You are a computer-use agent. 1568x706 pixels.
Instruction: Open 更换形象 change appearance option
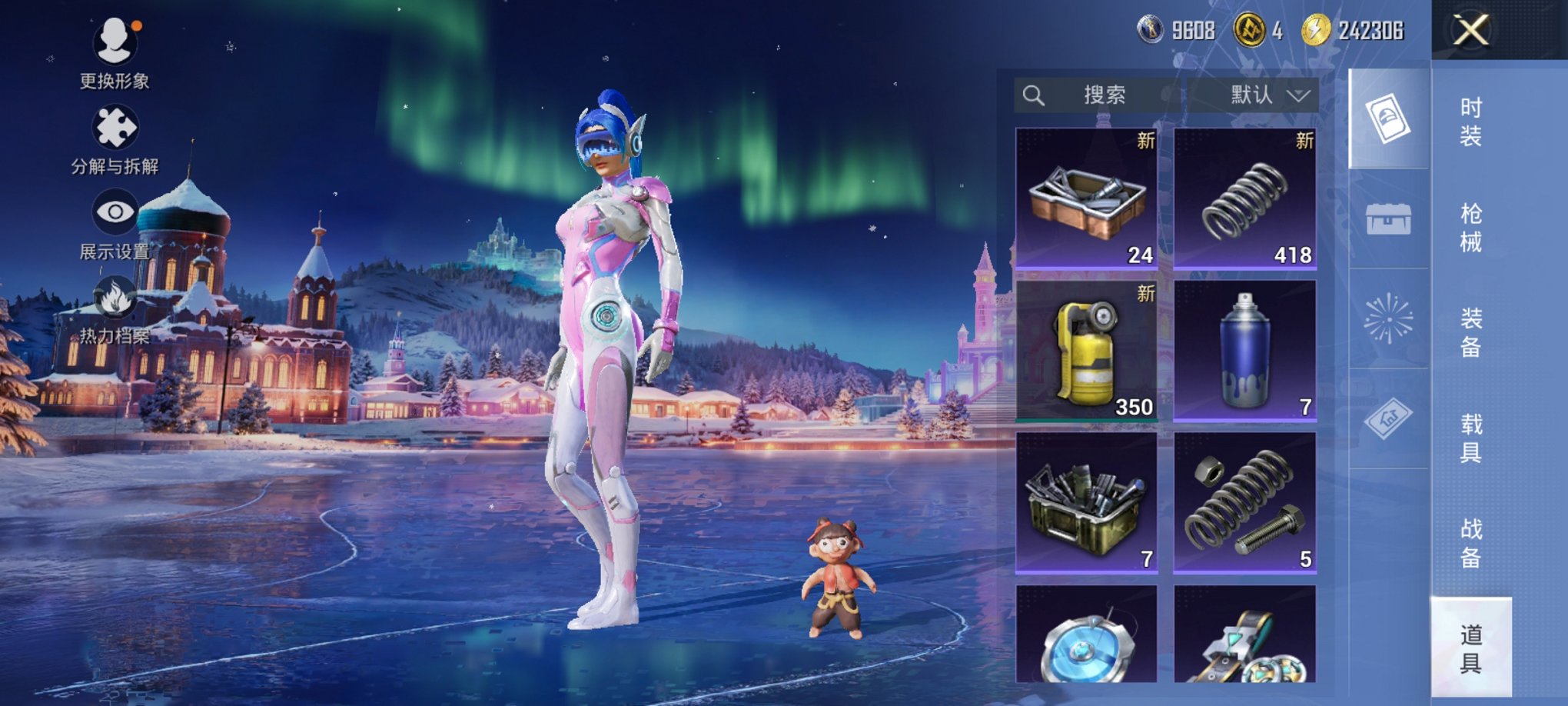pos(115,52)
